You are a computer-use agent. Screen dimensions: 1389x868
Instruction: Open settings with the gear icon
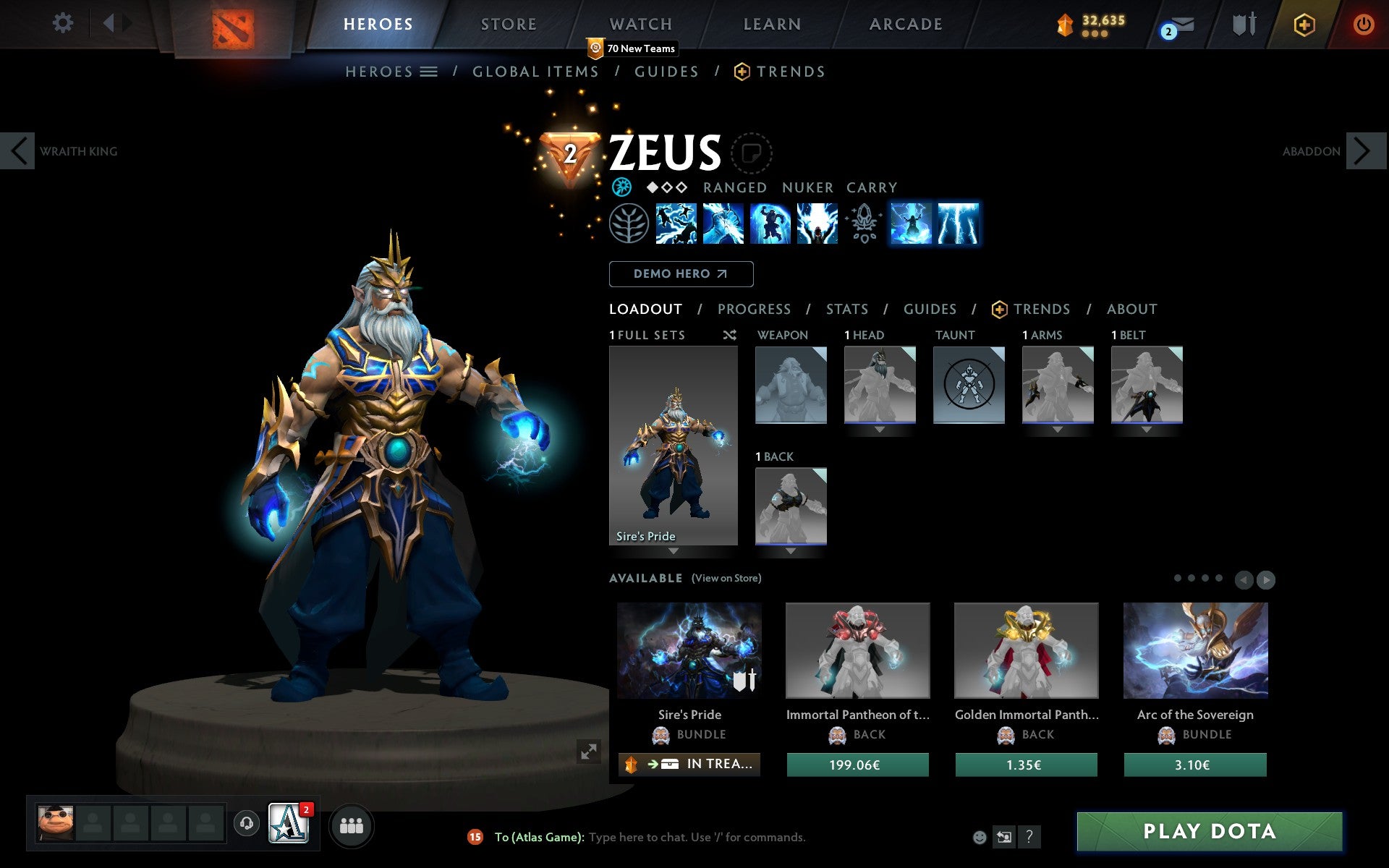tap(64, 22)
